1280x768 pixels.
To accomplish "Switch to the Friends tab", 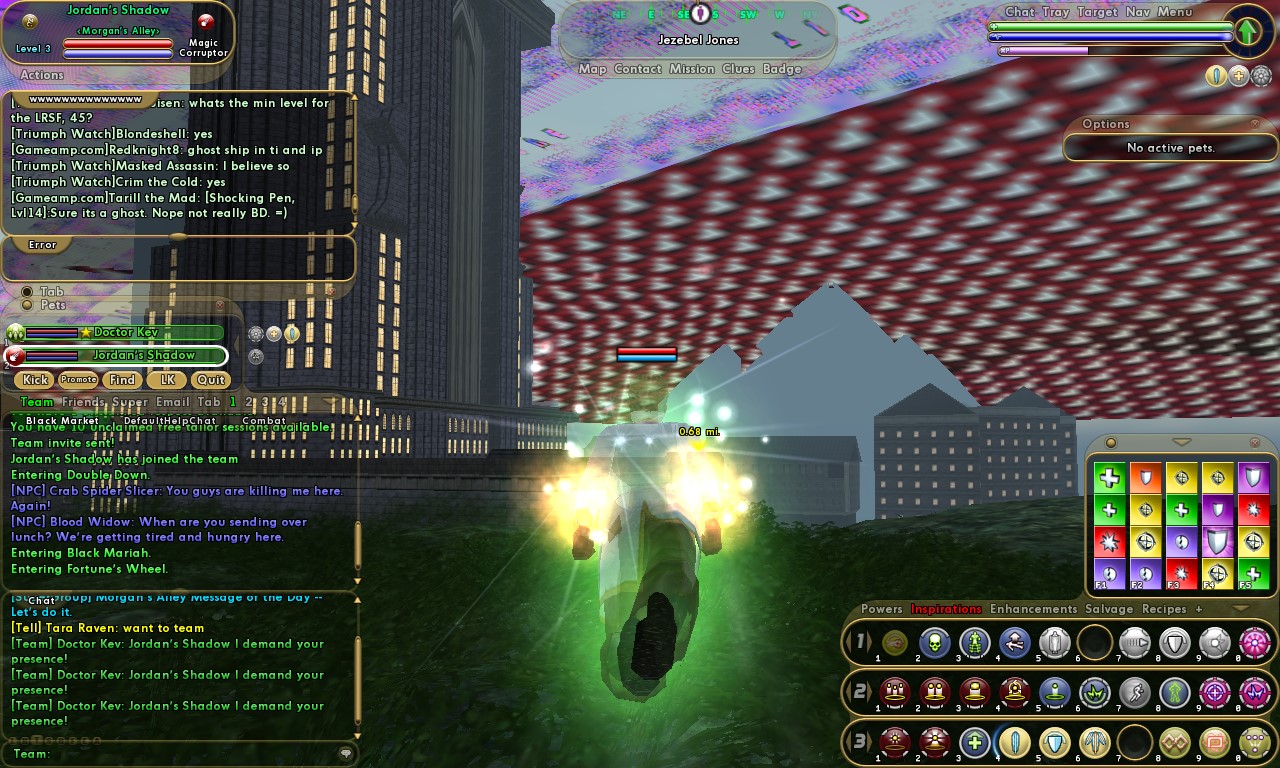I will pos(83,402).
